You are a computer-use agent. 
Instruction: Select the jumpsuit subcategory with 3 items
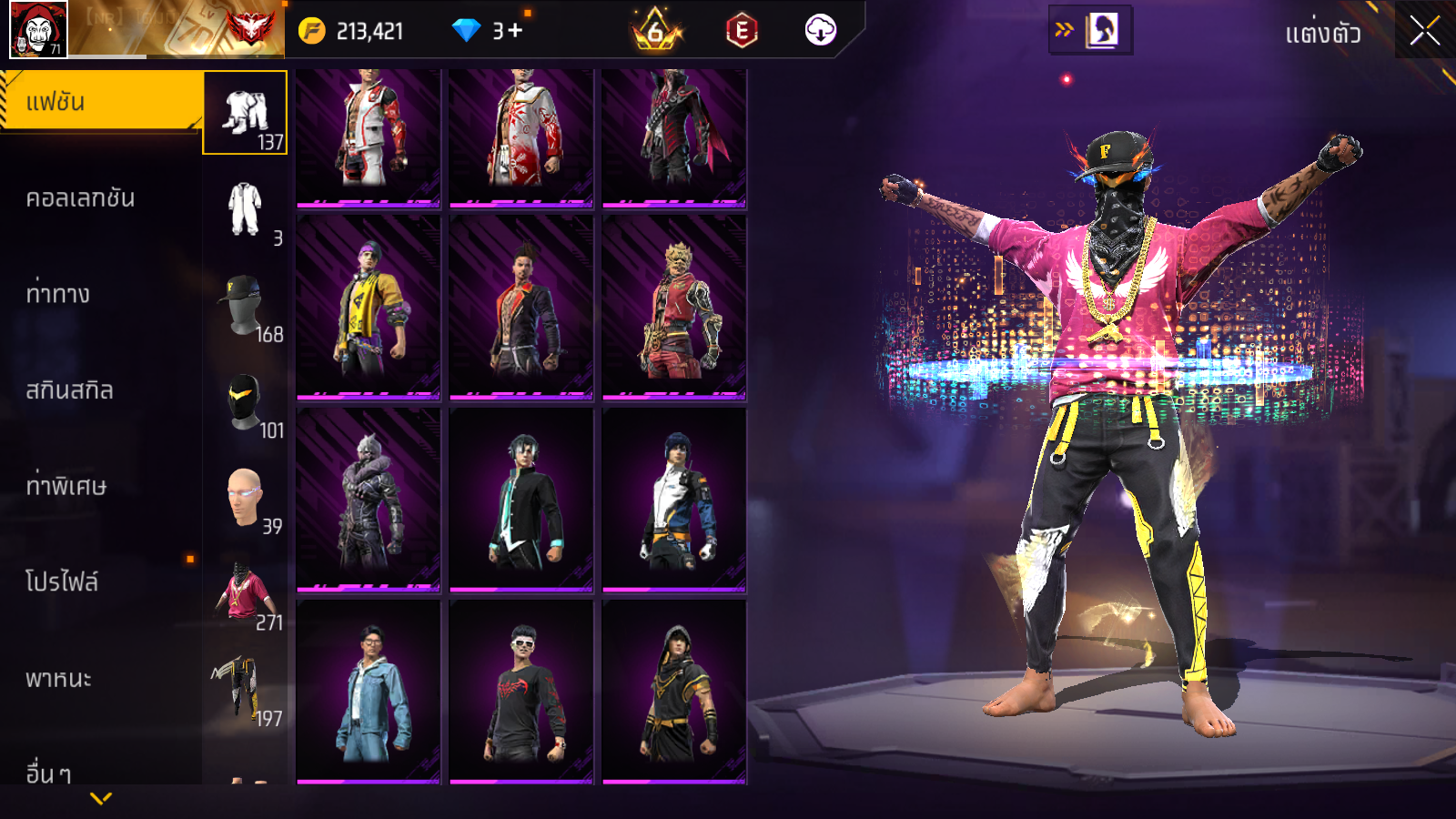pos(245,209)
